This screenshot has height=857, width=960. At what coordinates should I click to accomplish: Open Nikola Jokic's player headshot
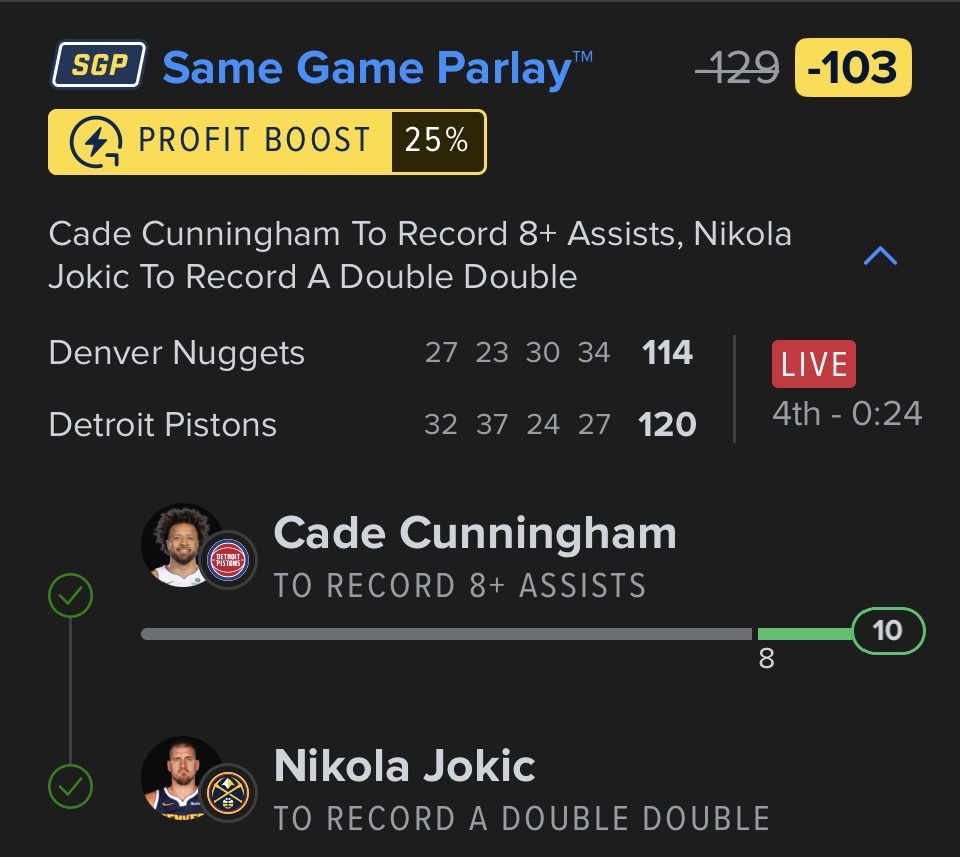pos(182,778)
